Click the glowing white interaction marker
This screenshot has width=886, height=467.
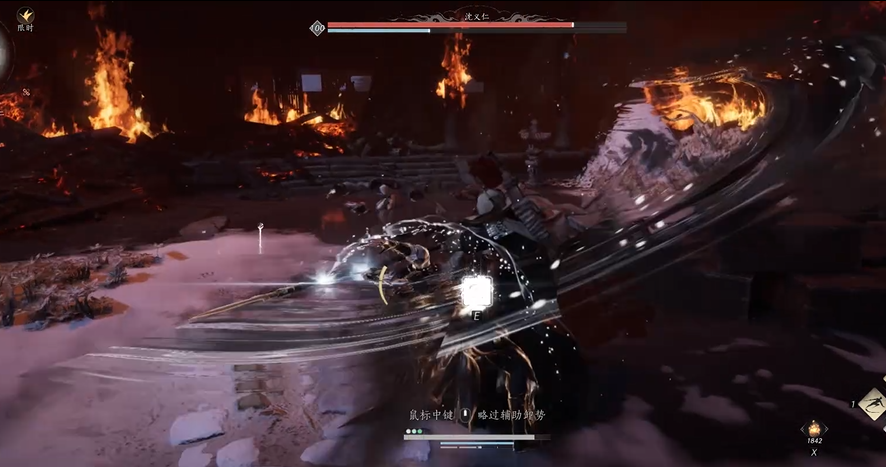coord(477,291)
